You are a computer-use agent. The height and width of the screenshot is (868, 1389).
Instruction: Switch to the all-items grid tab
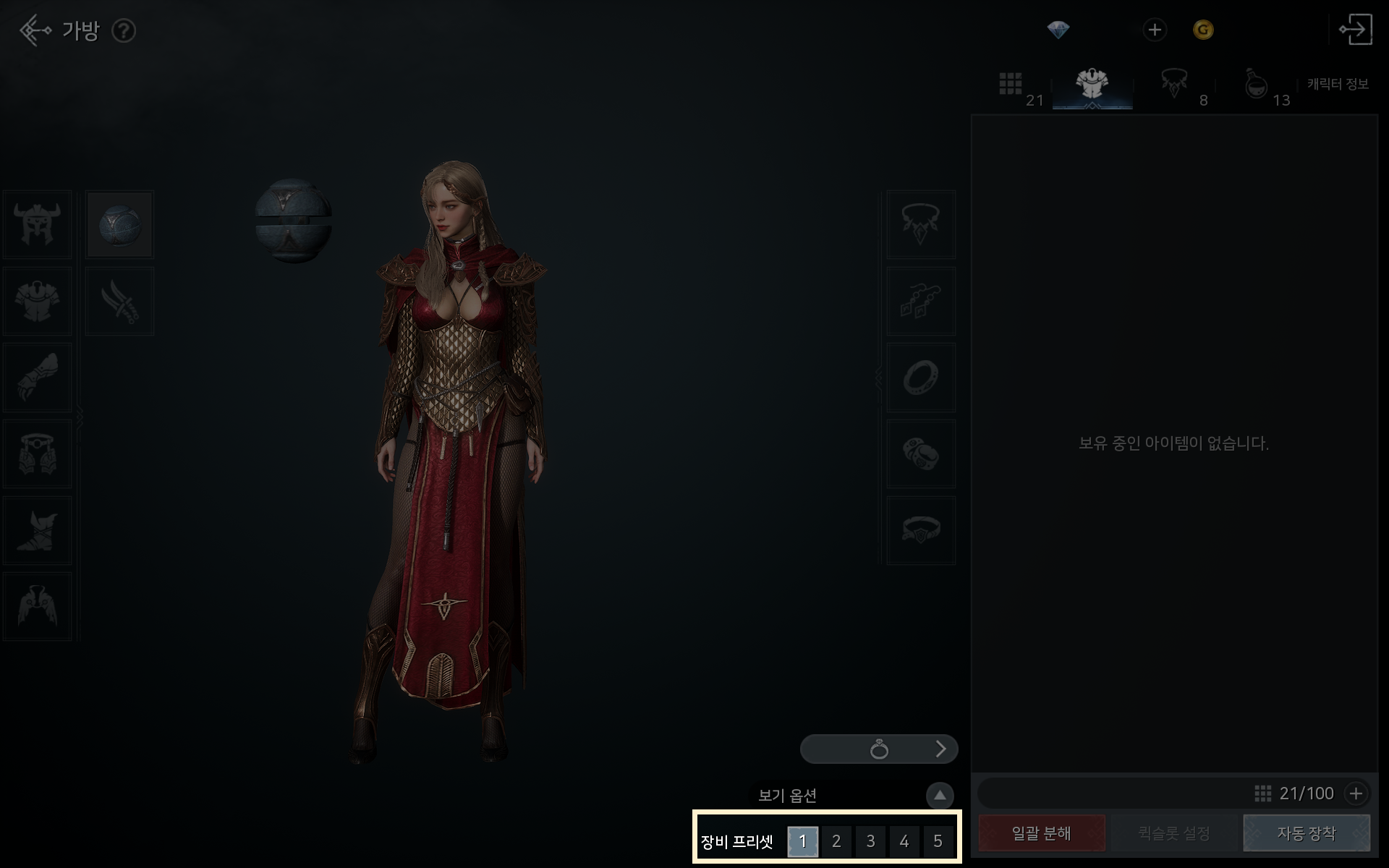[1011, 84]
